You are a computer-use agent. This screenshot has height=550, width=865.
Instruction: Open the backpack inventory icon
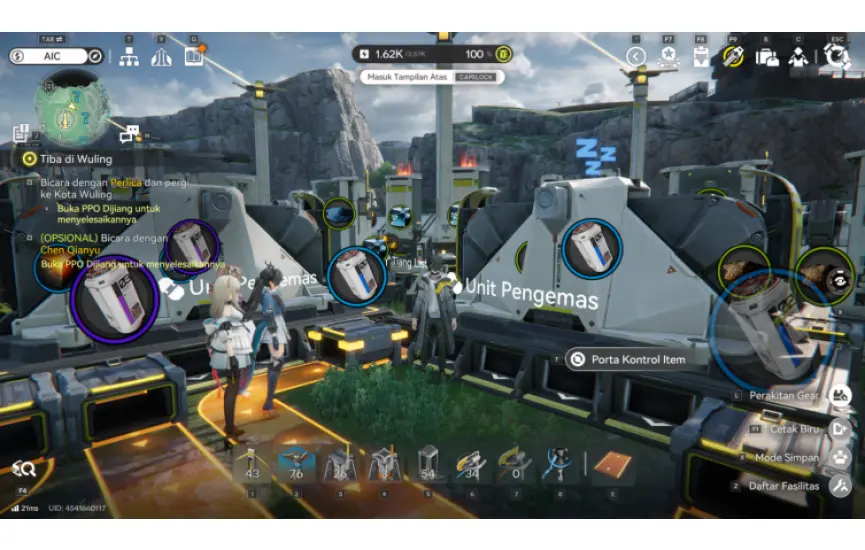(x=767, y=56)
